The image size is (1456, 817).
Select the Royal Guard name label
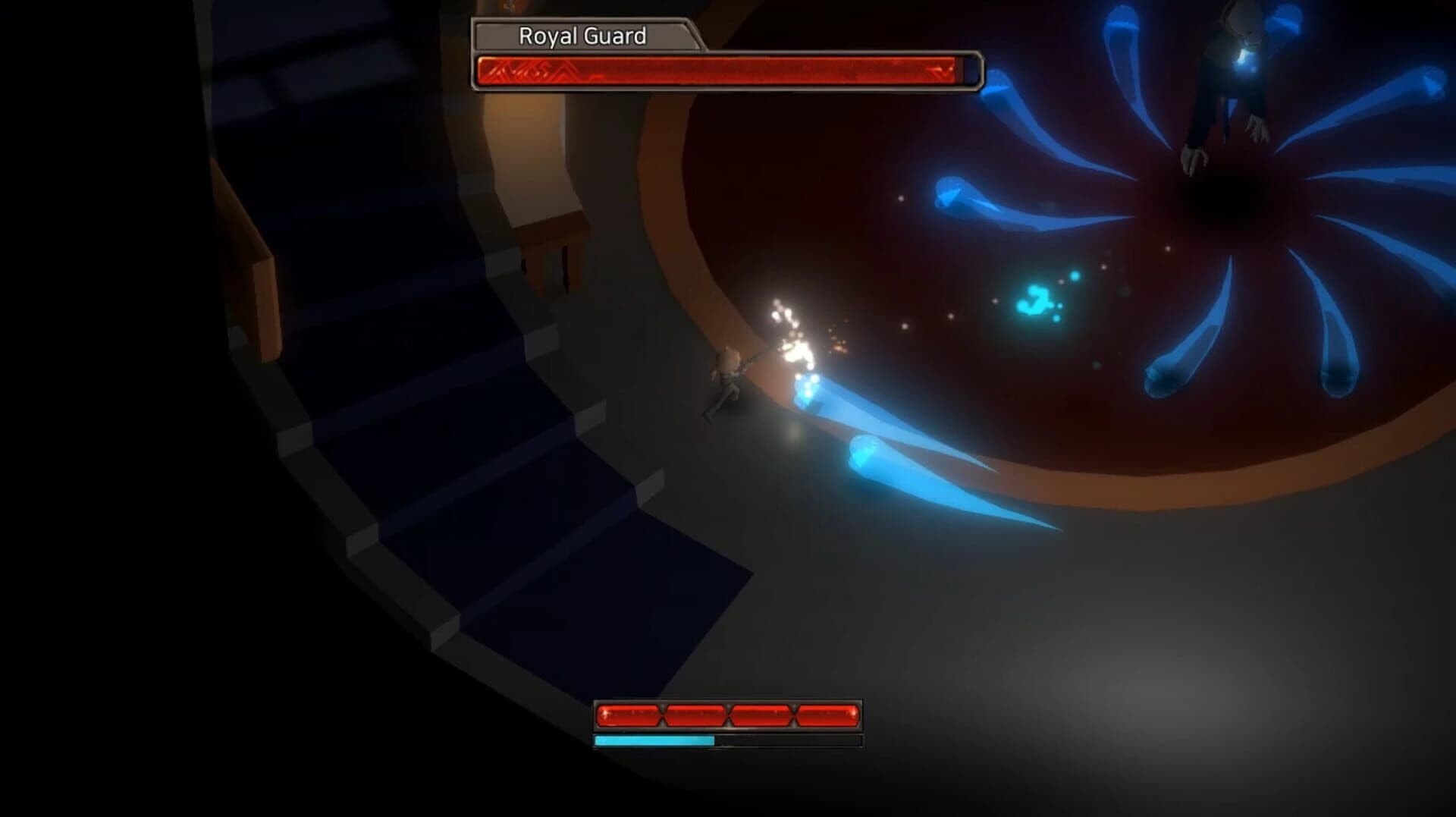(x=584, y=35)
